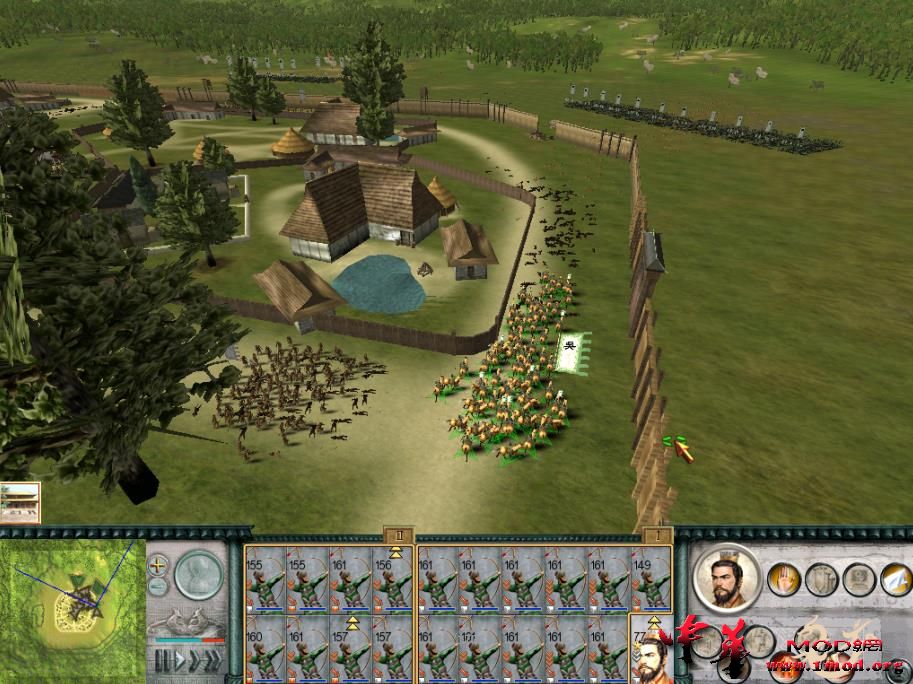The image size is (913, 684).
Task: Toggle the shield guard mode icon
Action: (821, 579)
